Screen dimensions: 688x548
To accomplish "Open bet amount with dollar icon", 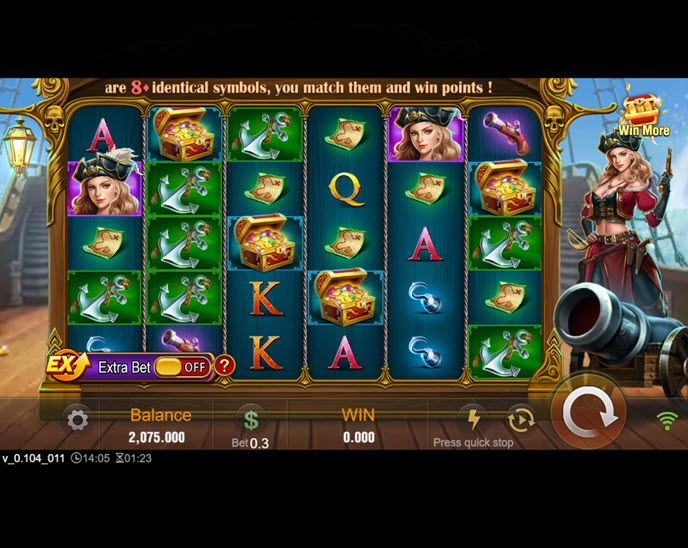I will point(251,420).
